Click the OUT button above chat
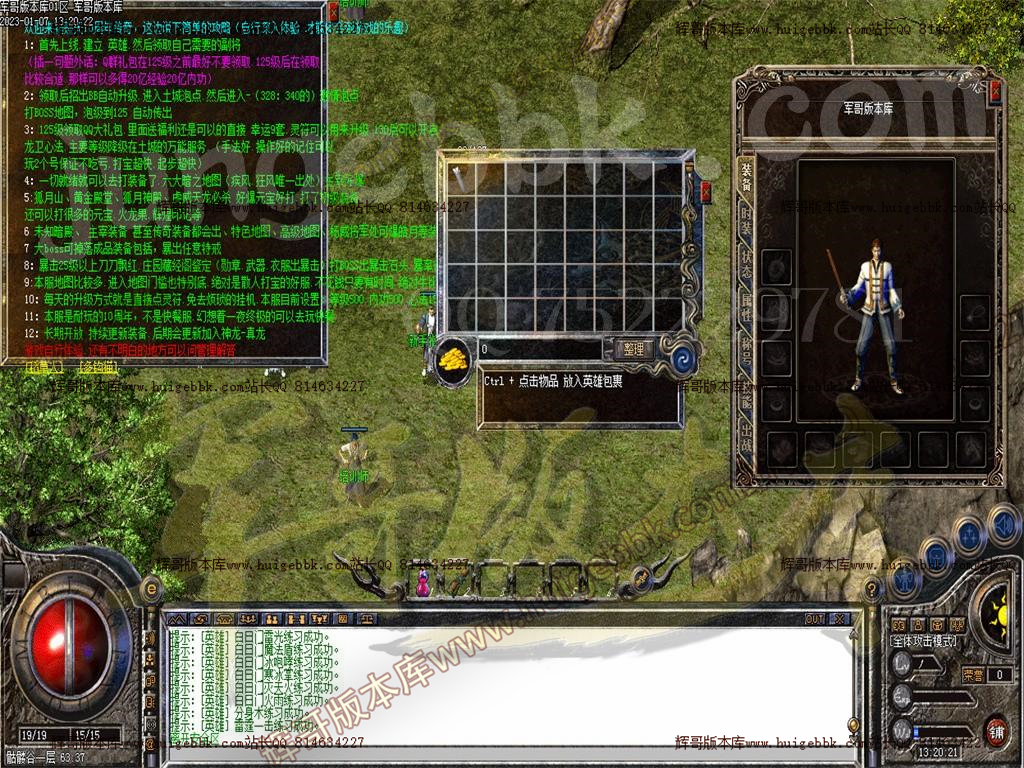The height and width of the screenshot is (768, 1024). click(815, 619)
